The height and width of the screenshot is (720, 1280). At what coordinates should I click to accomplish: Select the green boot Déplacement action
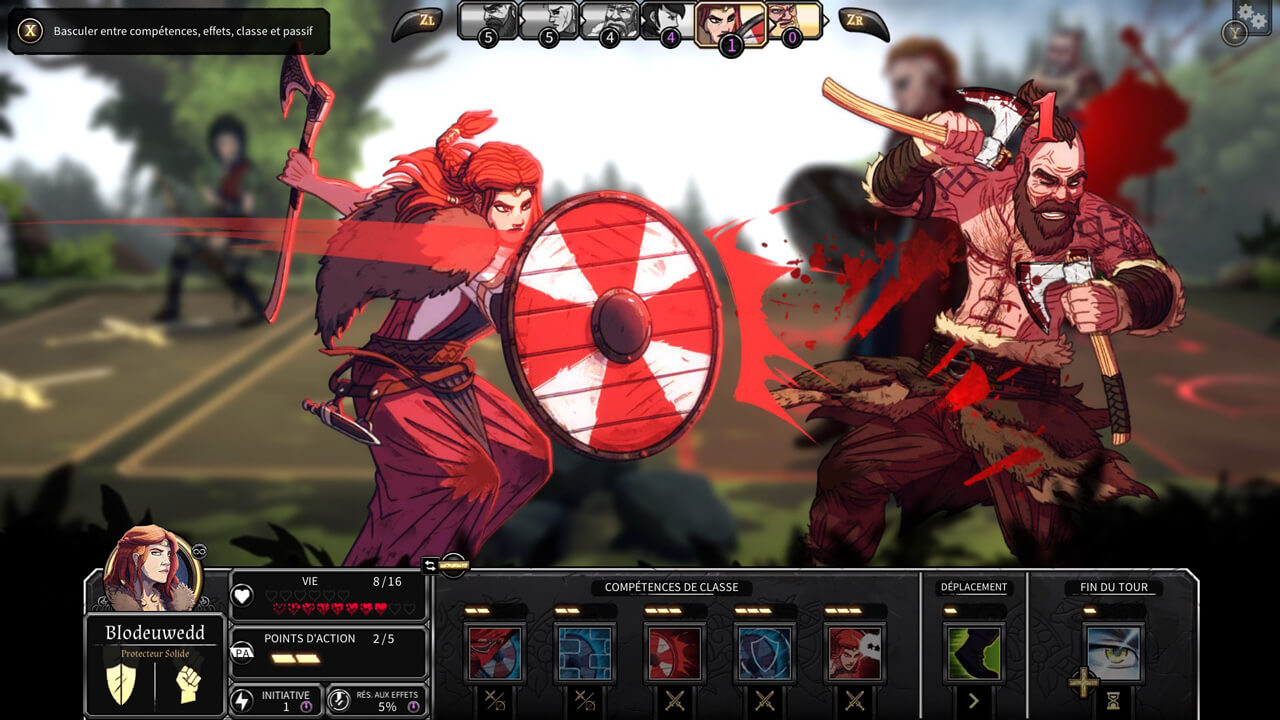[973, 653]
